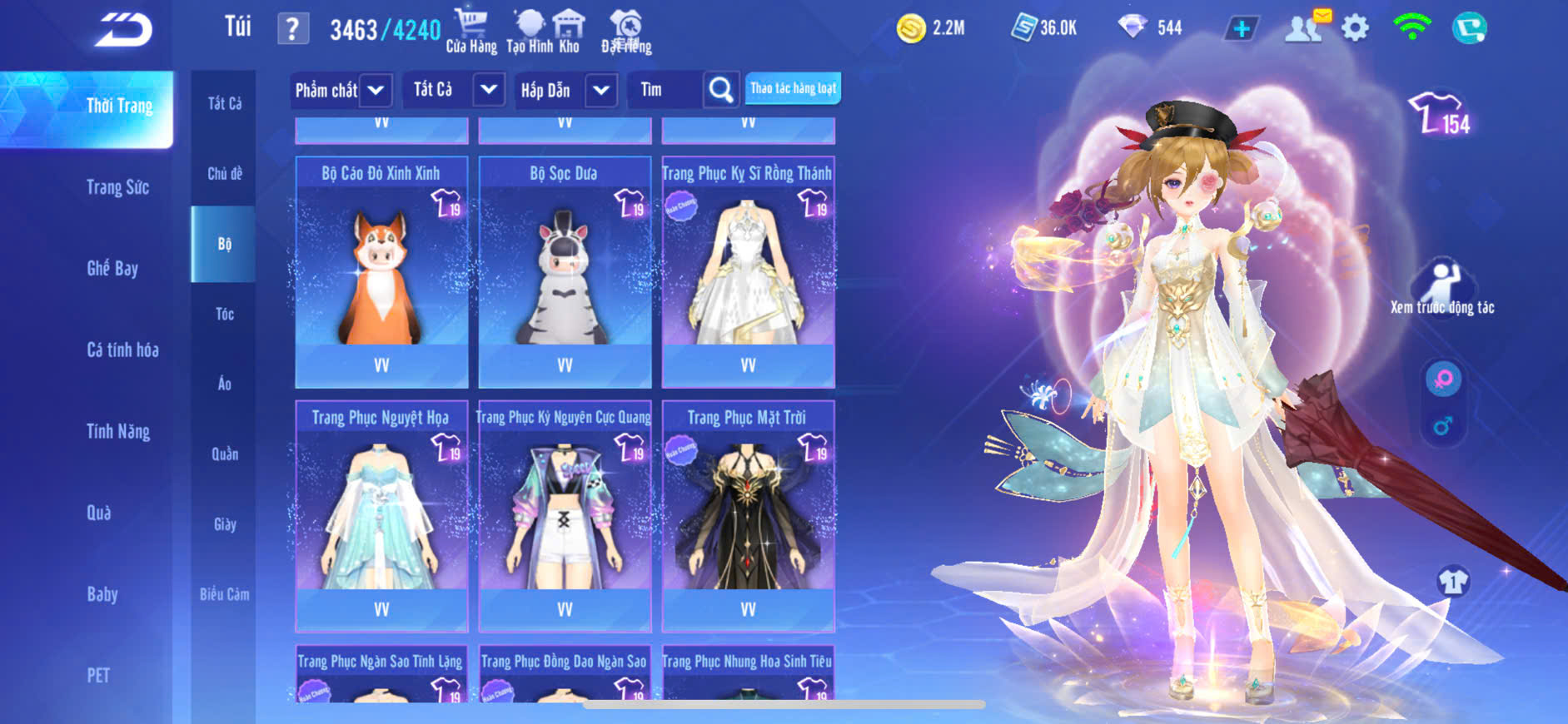This screenshot has height=724, width=1568.
Task: Select the Chủ đề subcategory
Action: tap(224, 174)
